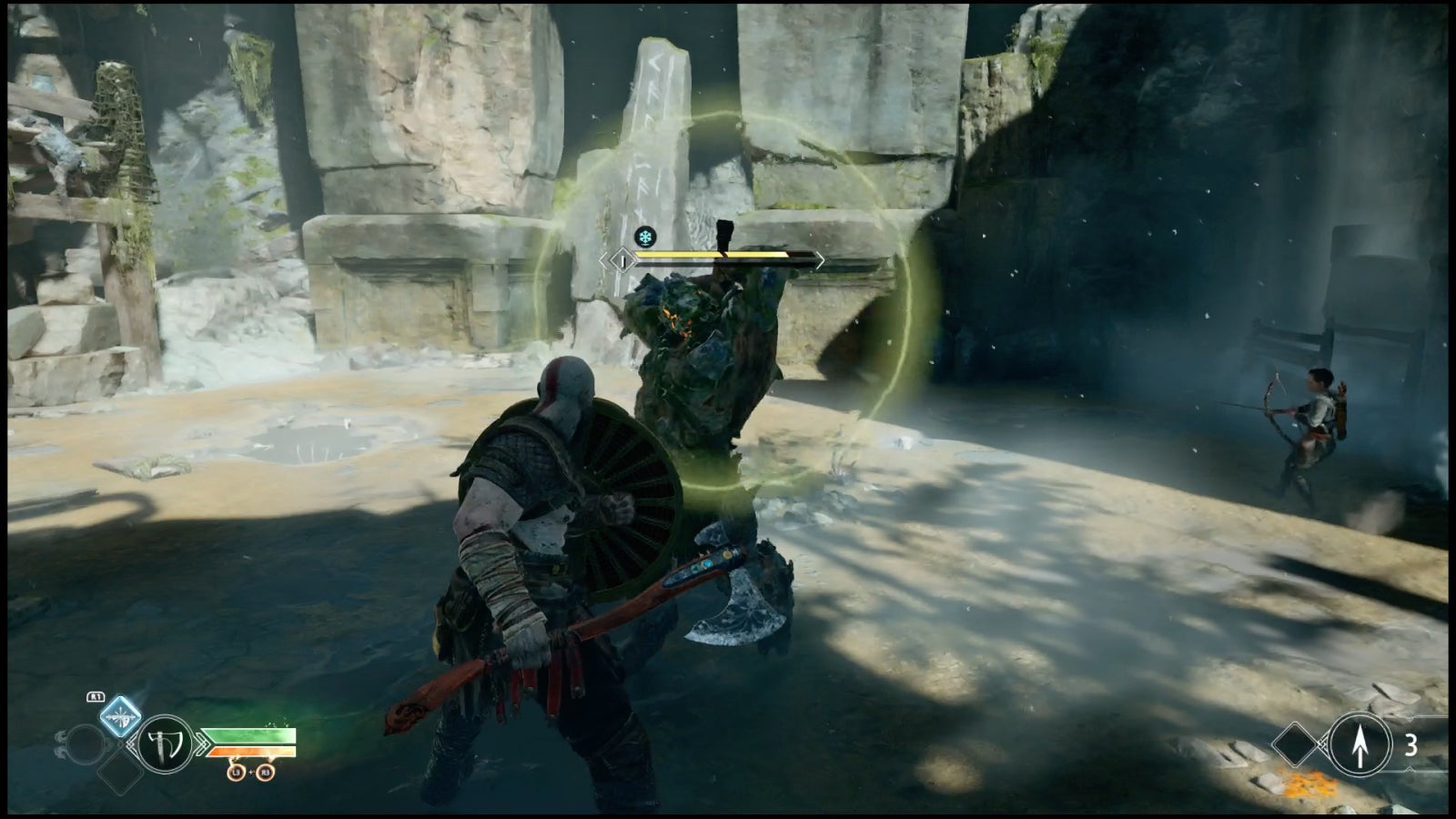Toggle the empty diamond slot beside the arrow counter
The height and width of the screenshot is (819, 1456).
click(1295, 743)
